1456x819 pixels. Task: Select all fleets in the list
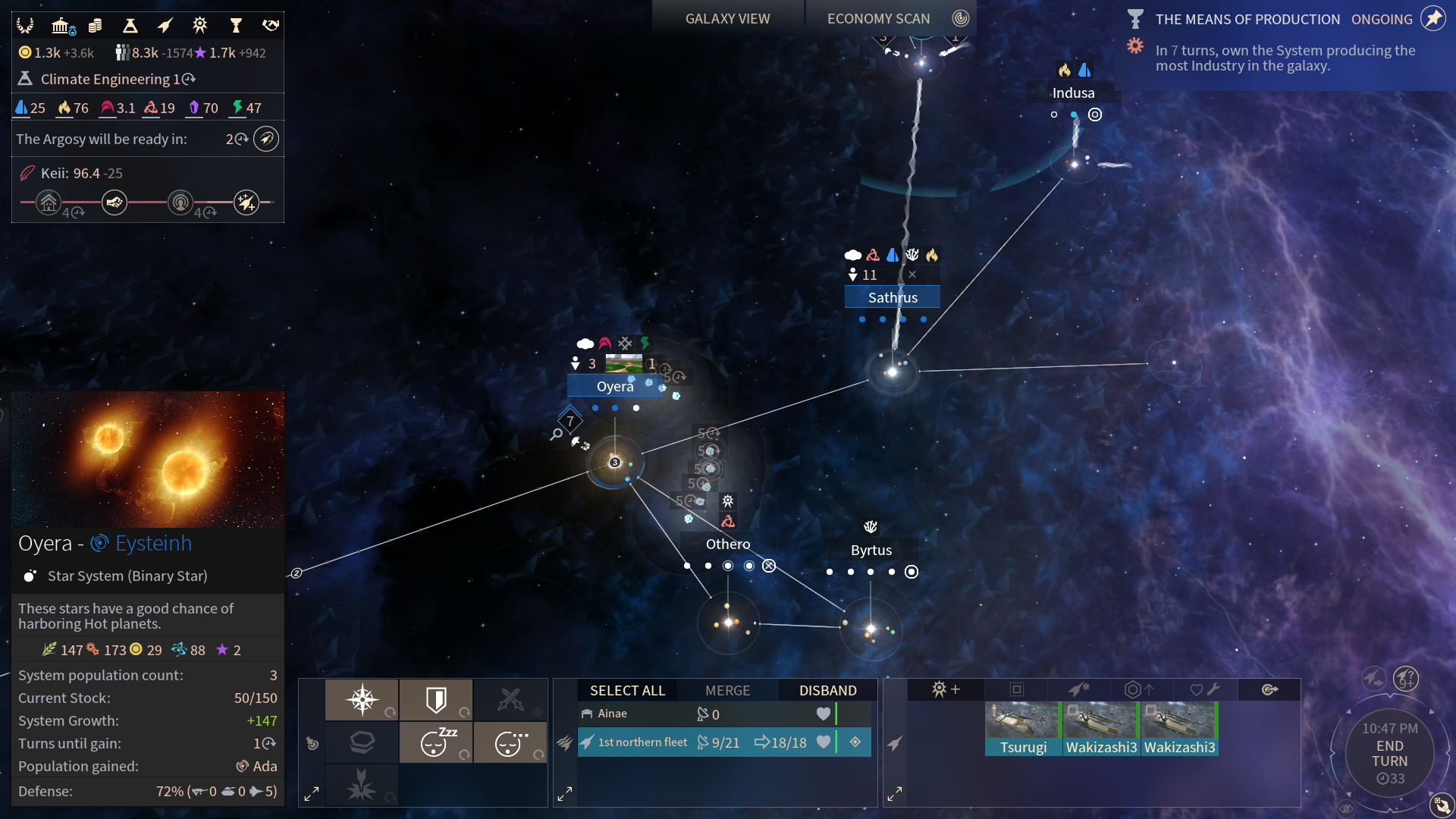627,690
